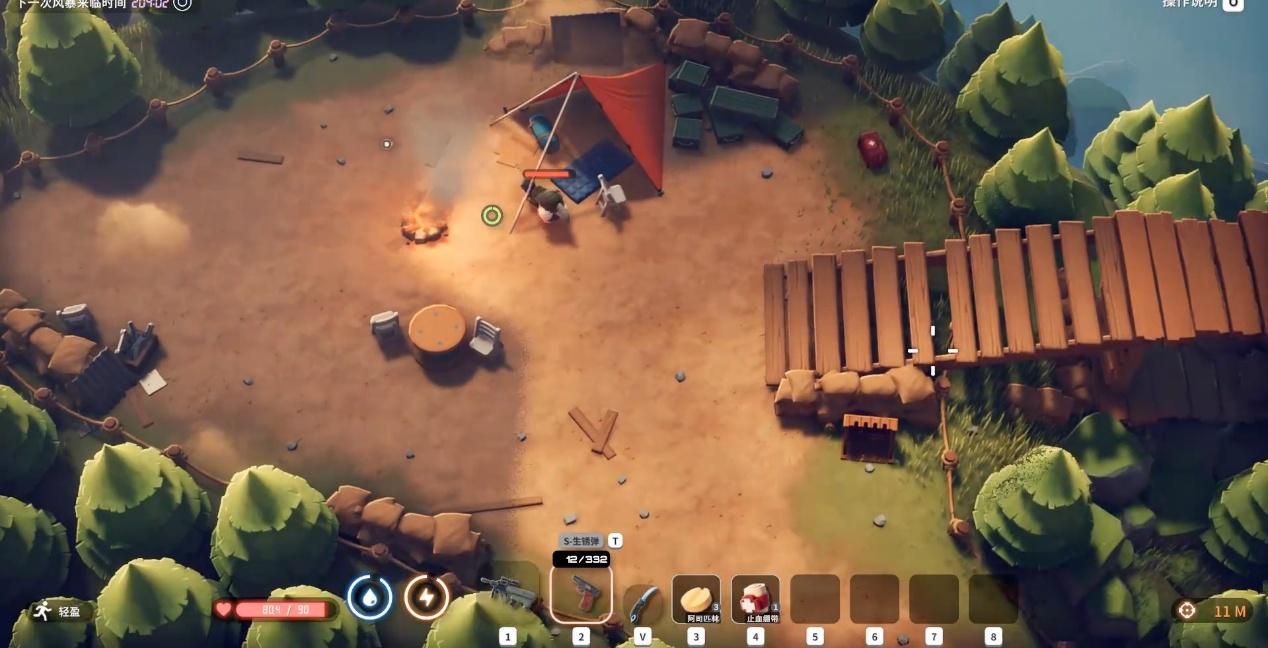Choose the pistol in weapon slot 2

click(x=581, y=594)
